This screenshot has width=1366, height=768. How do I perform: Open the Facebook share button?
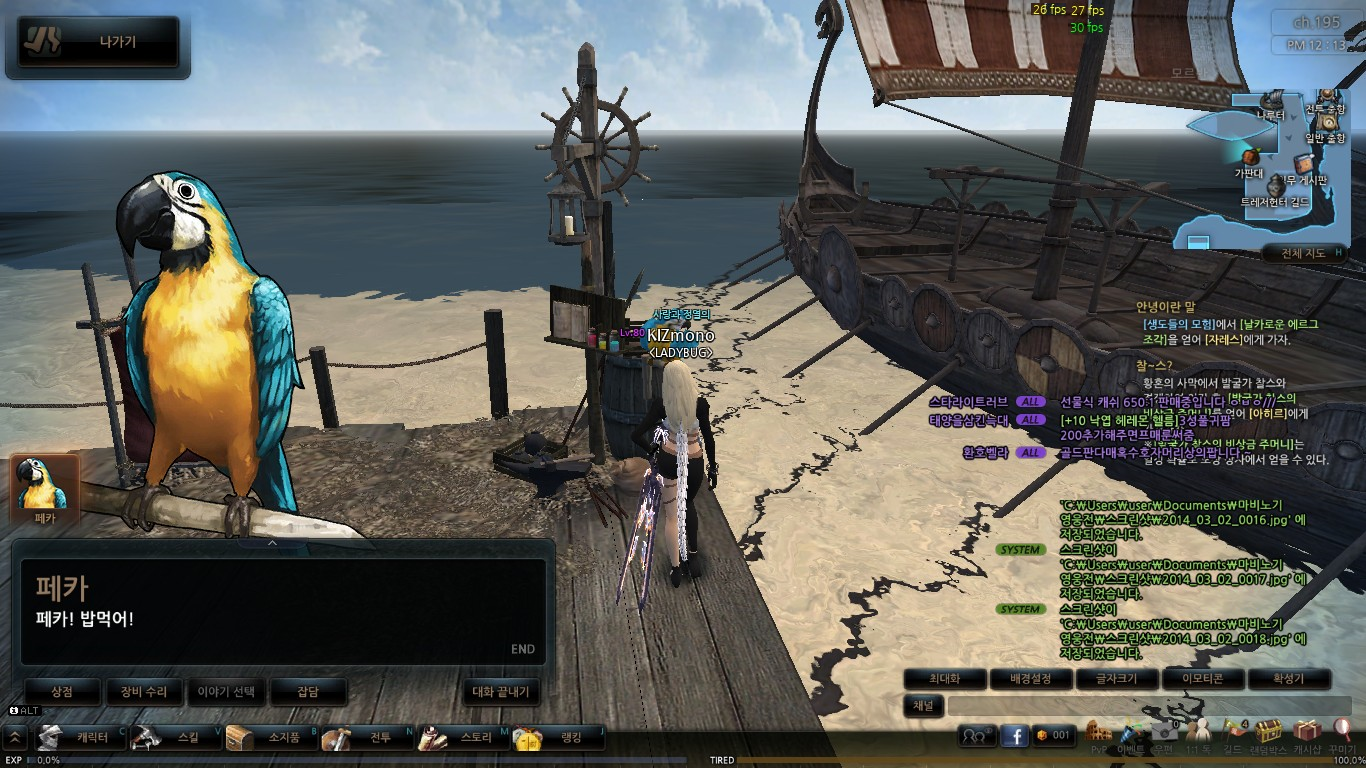pyautogui.click(x=1014, y=736)
